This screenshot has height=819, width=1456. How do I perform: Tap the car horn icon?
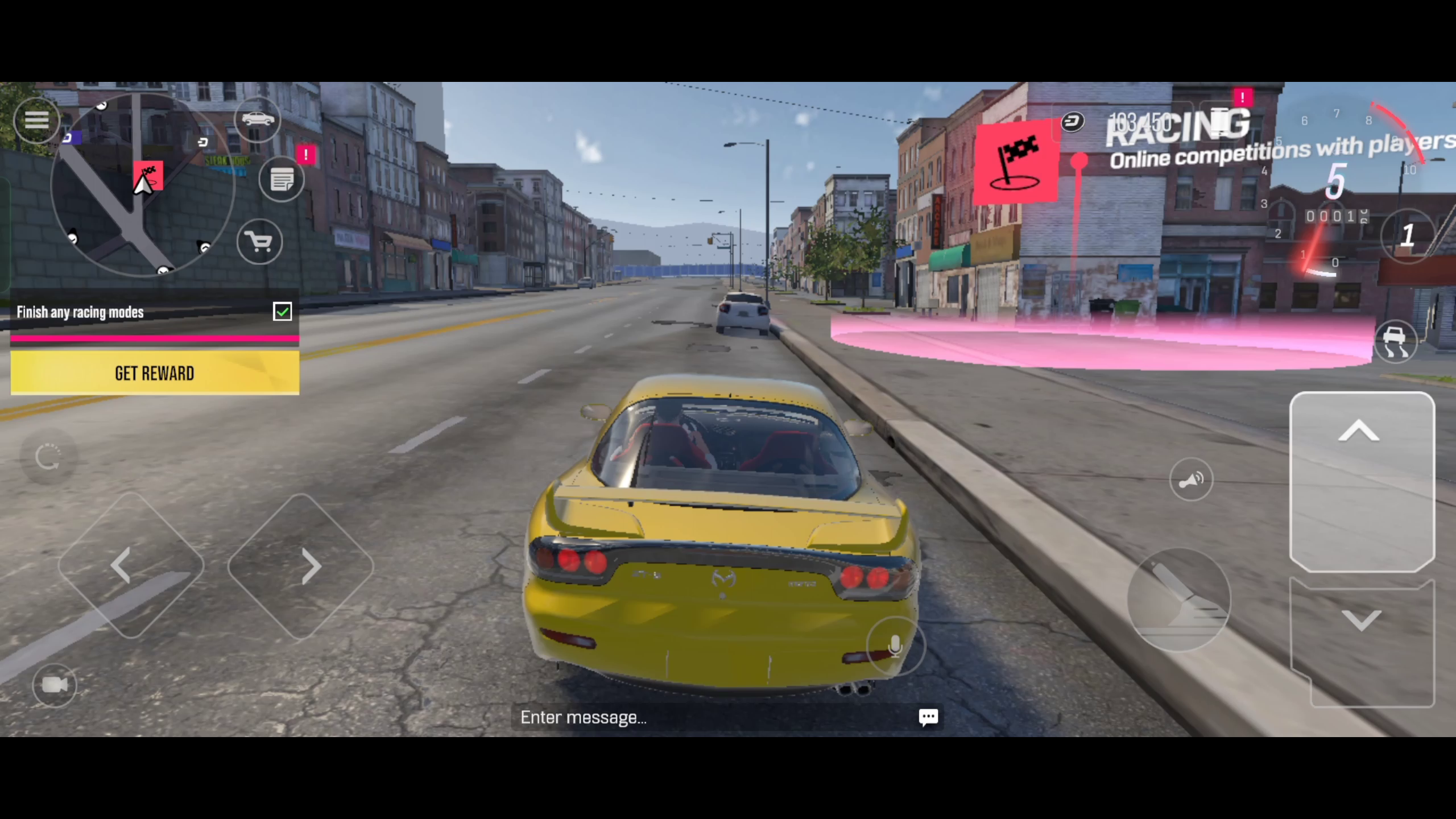click(x=1193, y=479)
